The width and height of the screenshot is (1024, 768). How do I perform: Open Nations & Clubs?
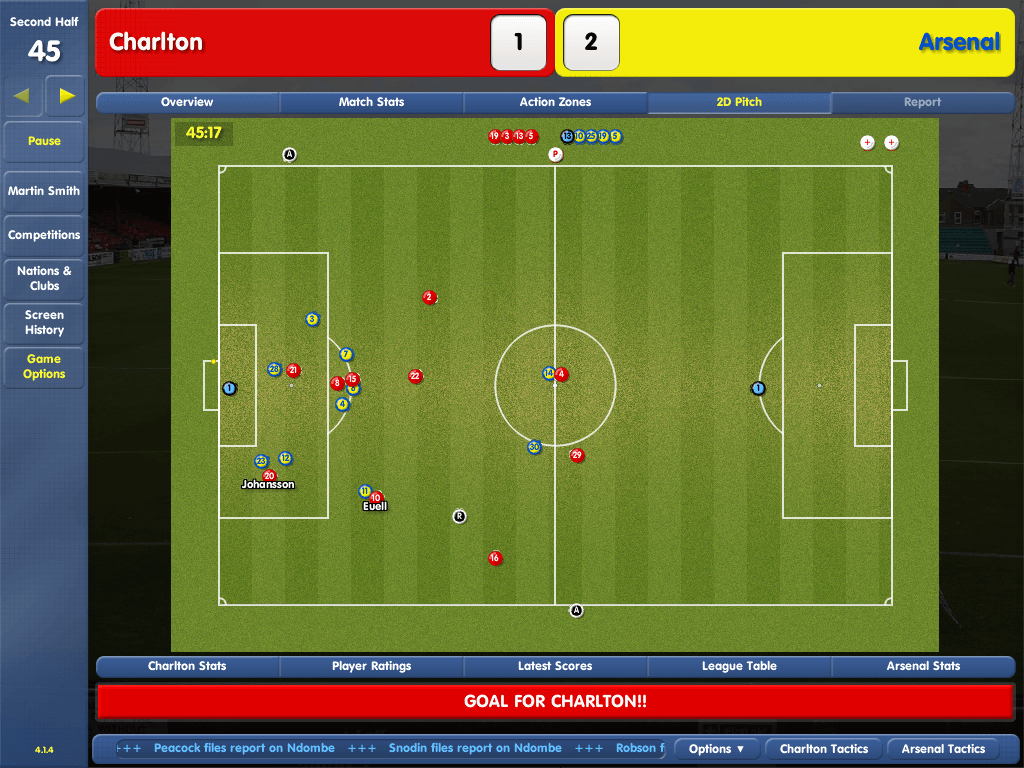tap(44, 278)
